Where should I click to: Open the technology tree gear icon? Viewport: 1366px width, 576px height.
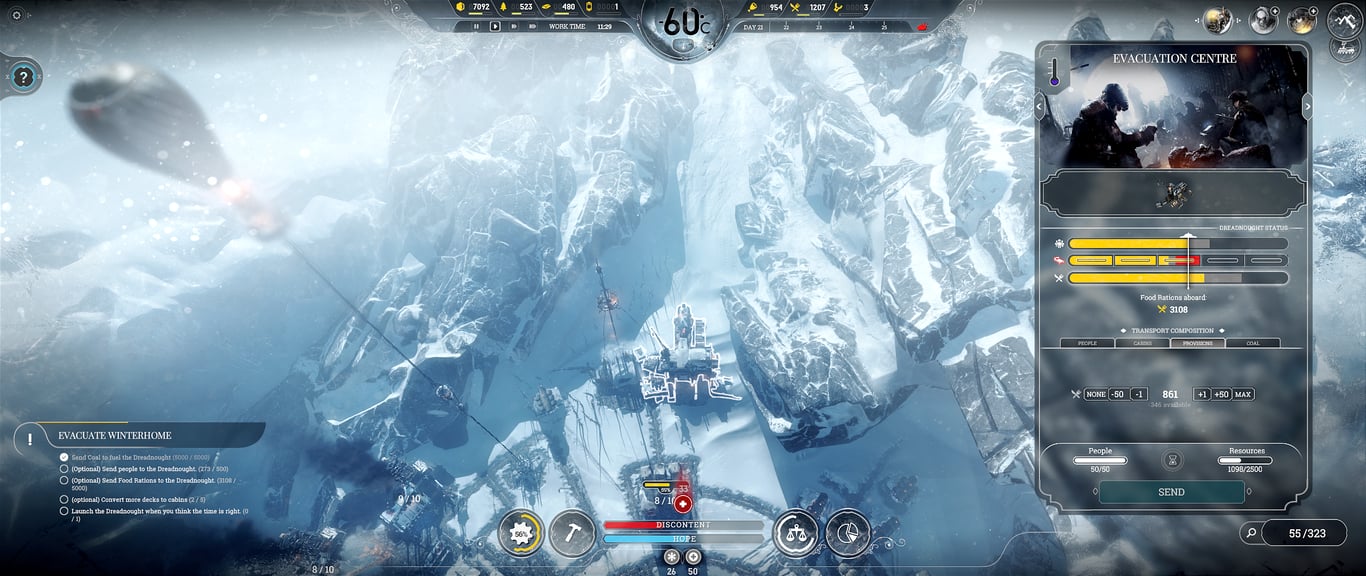tap(521, 534)
